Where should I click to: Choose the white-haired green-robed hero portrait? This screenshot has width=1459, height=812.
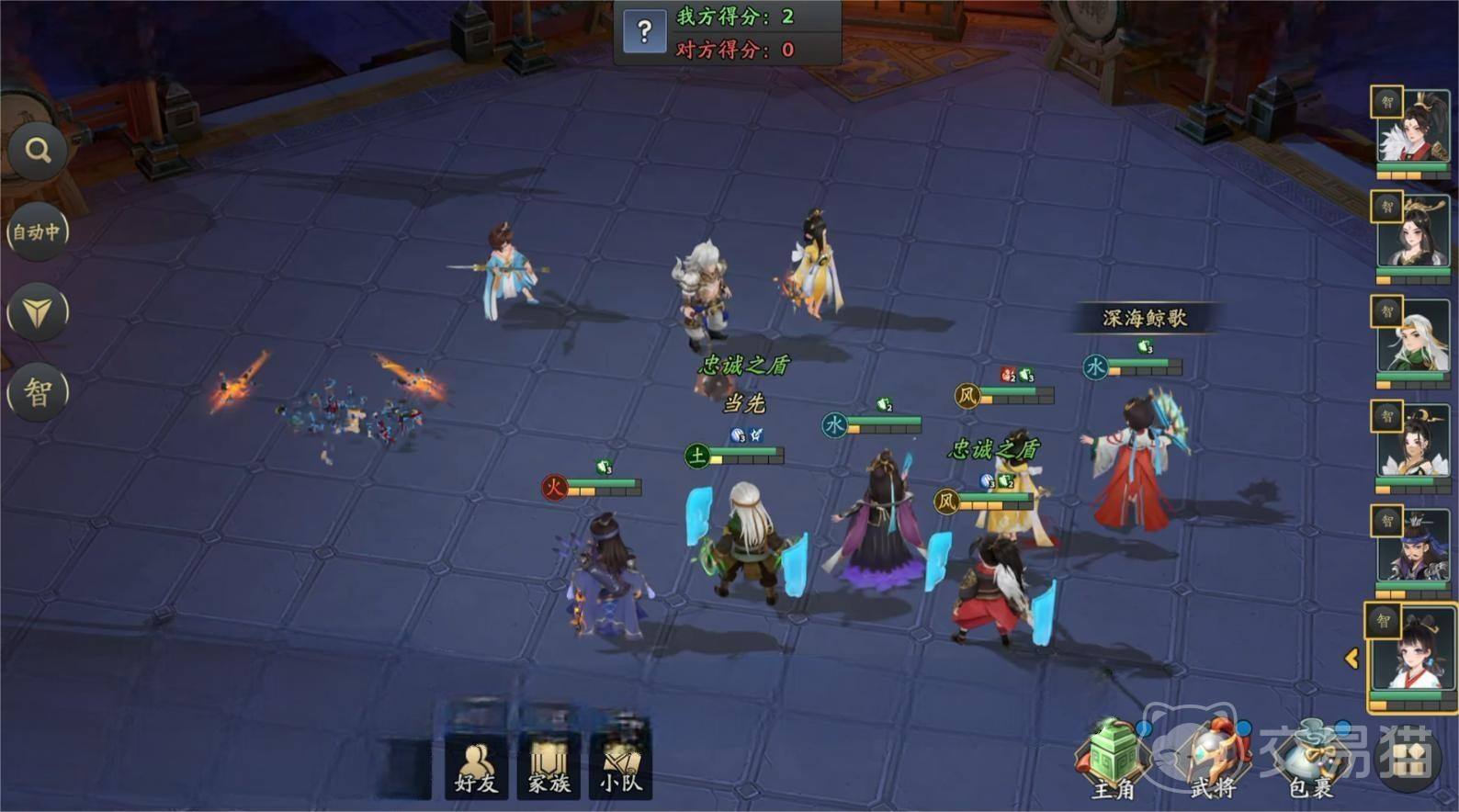(x=1412, y=338)
